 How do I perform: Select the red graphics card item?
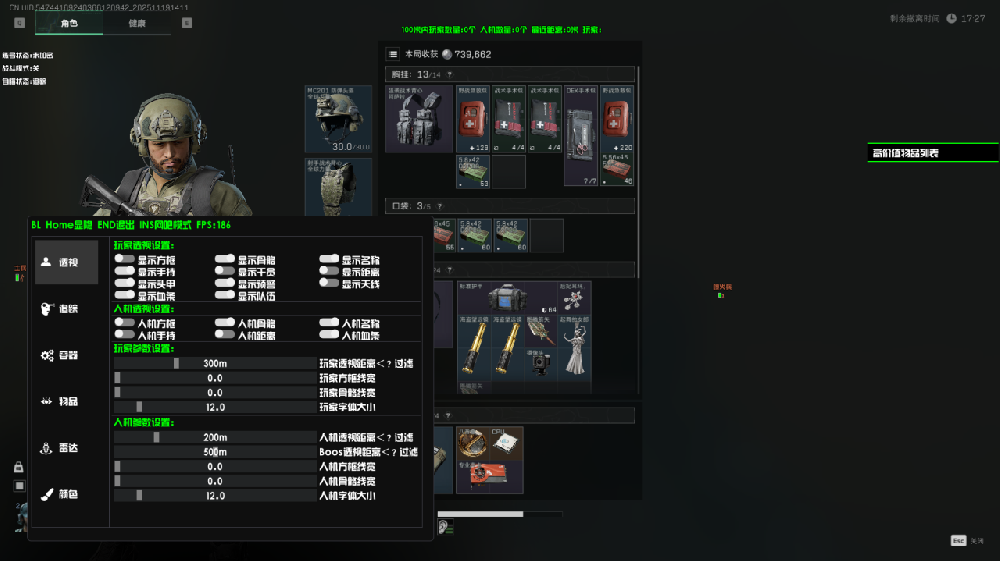(490, 477)
